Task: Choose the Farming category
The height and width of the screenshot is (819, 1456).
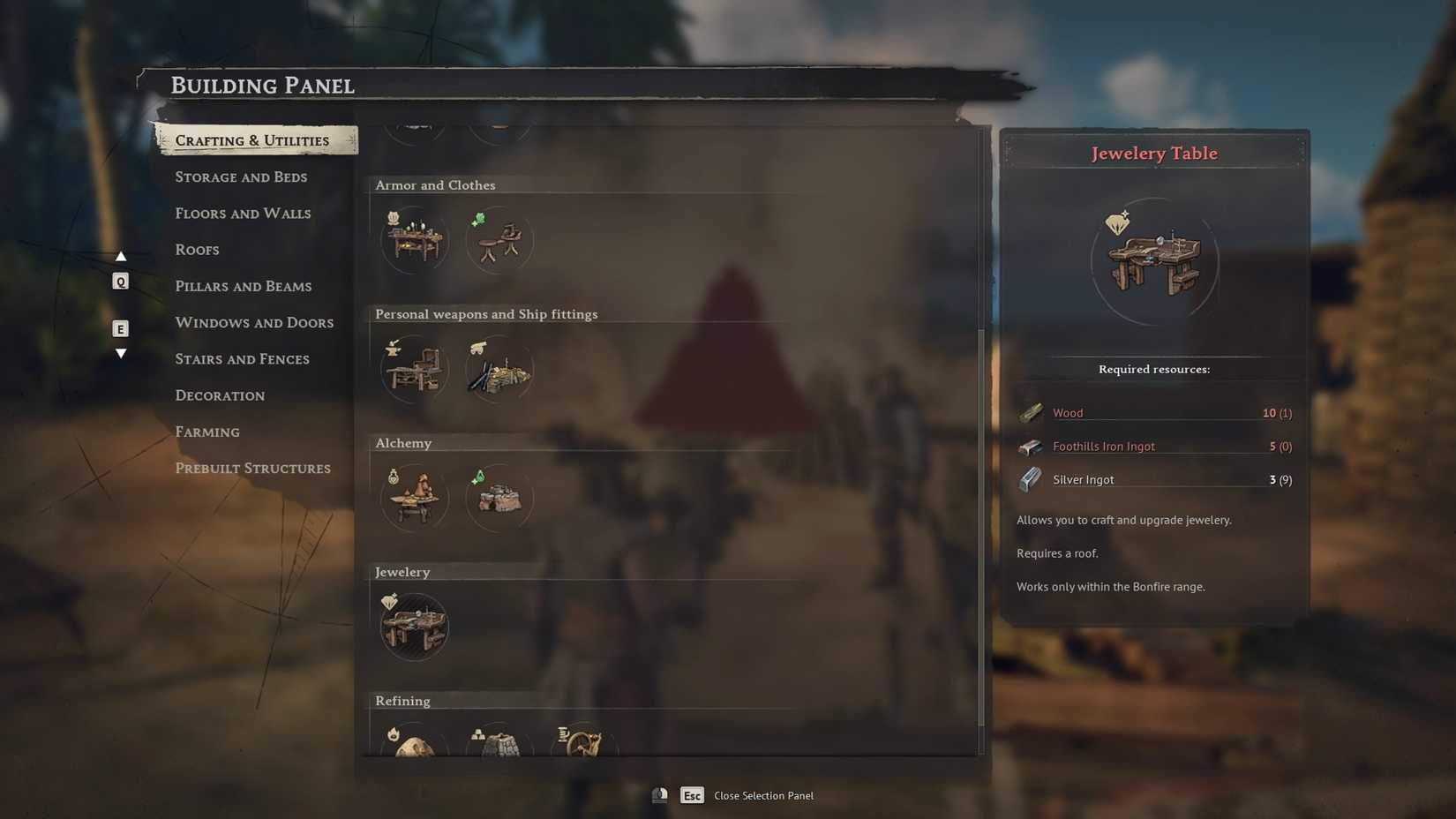Action: 207,432
